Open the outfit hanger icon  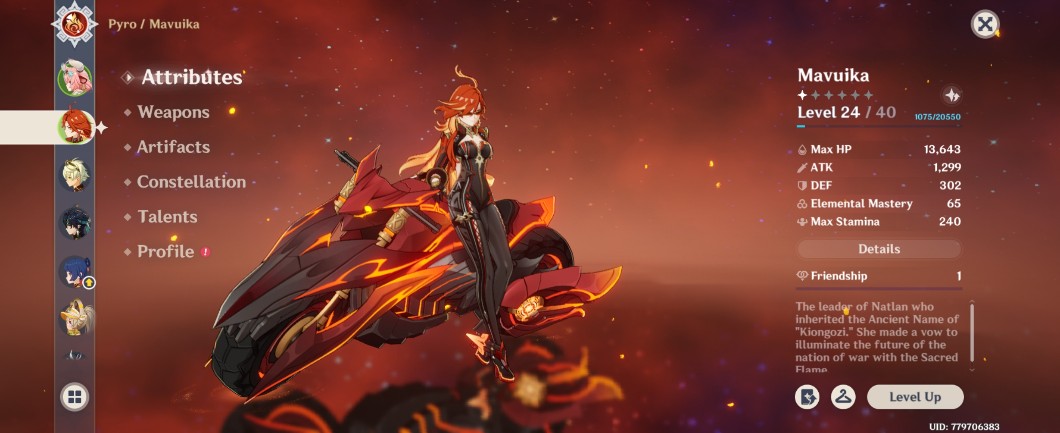pyautogui.click(x=843, y=397)
